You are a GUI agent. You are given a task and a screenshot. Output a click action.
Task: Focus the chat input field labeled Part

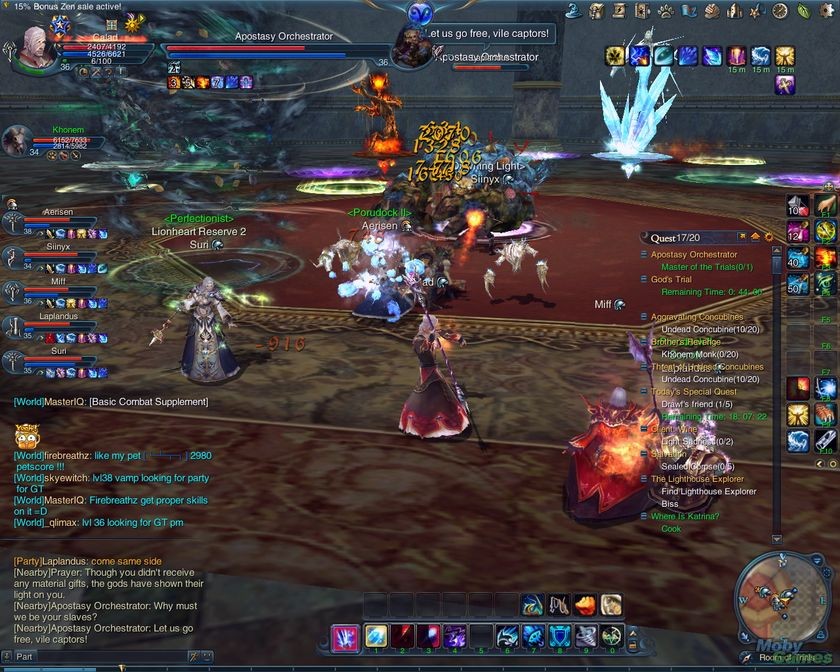tap(60, 657)
